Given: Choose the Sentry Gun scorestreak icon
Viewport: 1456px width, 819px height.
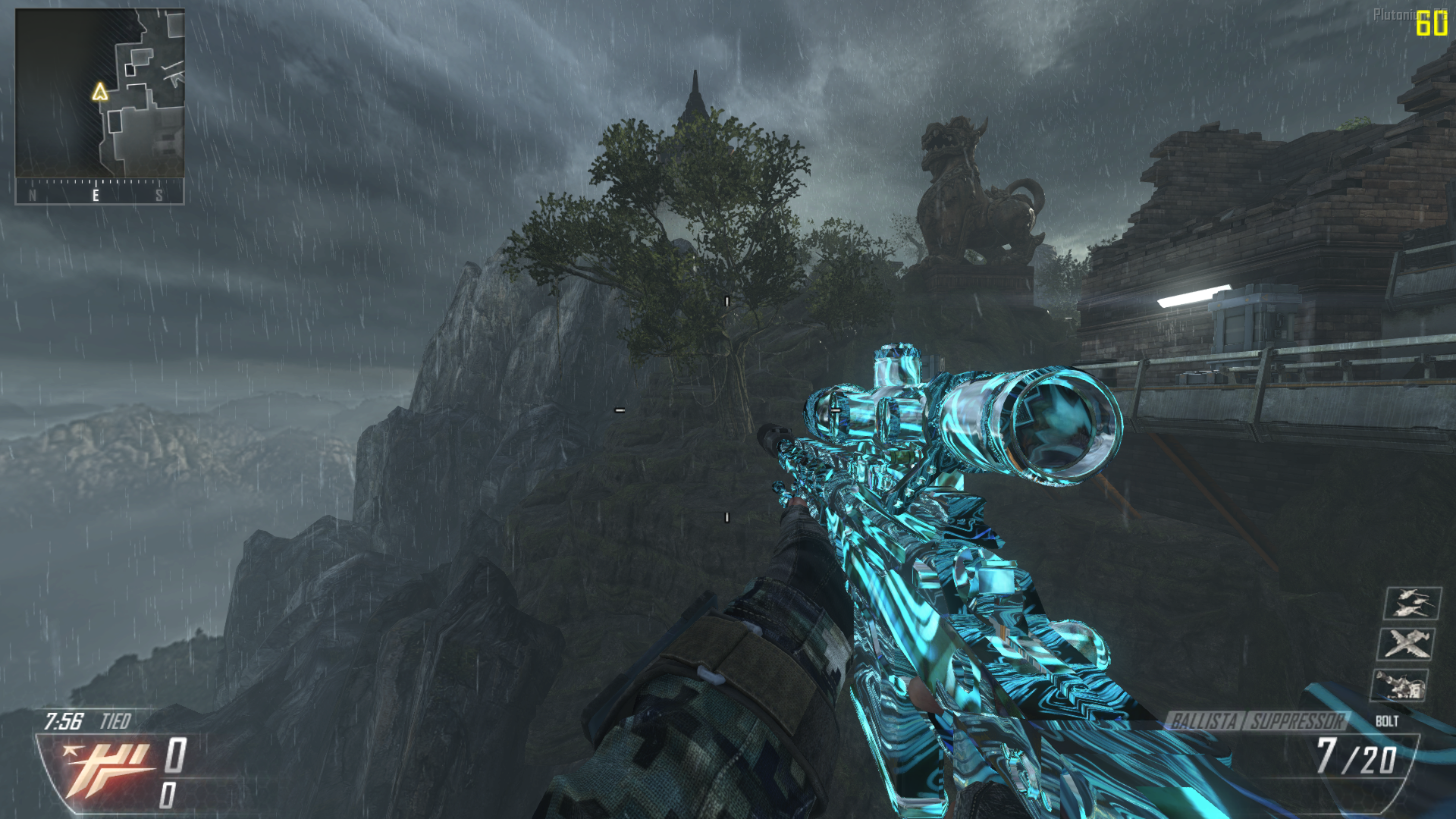Looking at the screenshot, I should coord(1399,685).
